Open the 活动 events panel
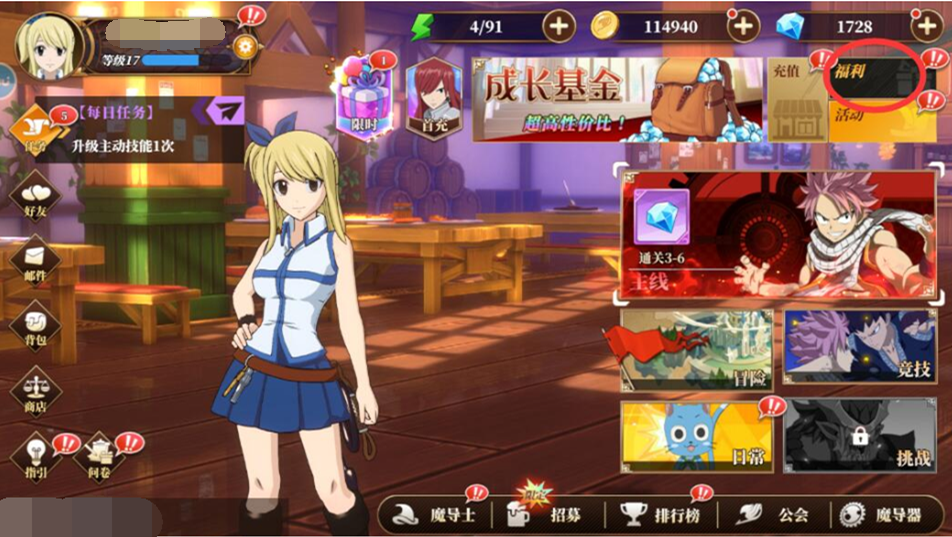This screenshot has width=952, height=537. click(880, 120)
